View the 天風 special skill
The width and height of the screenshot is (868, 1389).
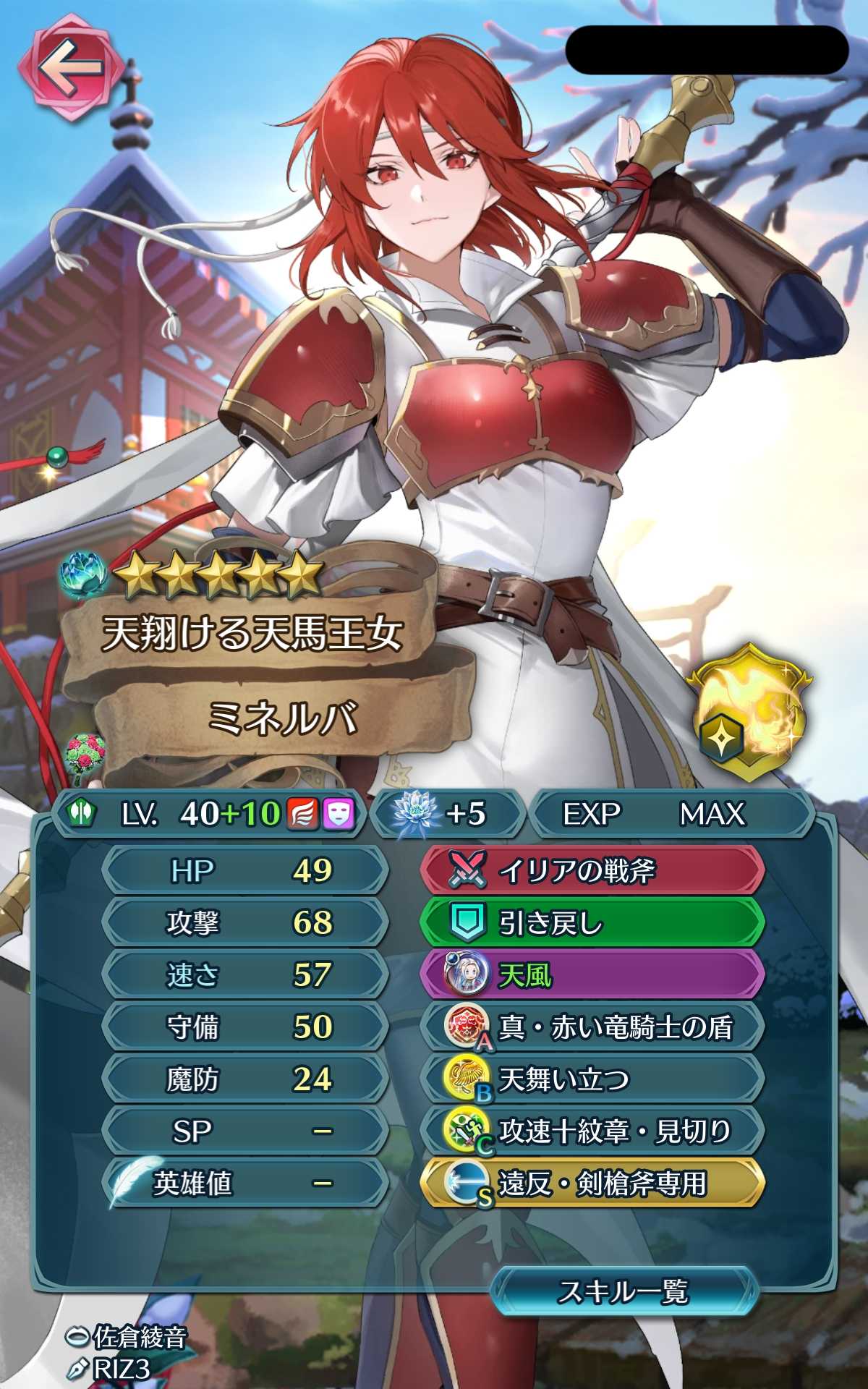pos(592,974)
